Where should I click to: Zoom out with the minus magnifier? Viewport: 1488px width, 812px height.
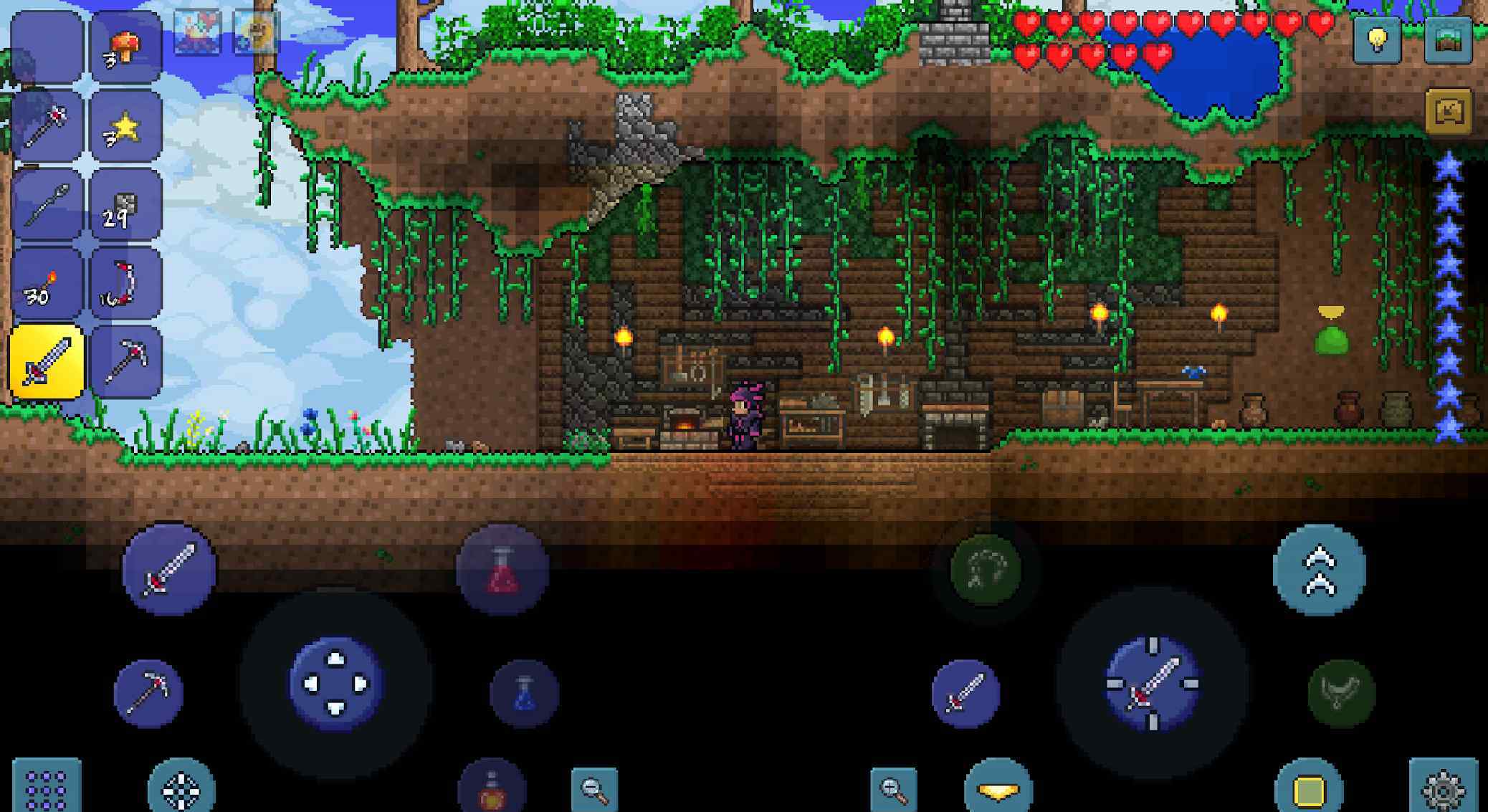pyautogui.click(x=595, y=788)
